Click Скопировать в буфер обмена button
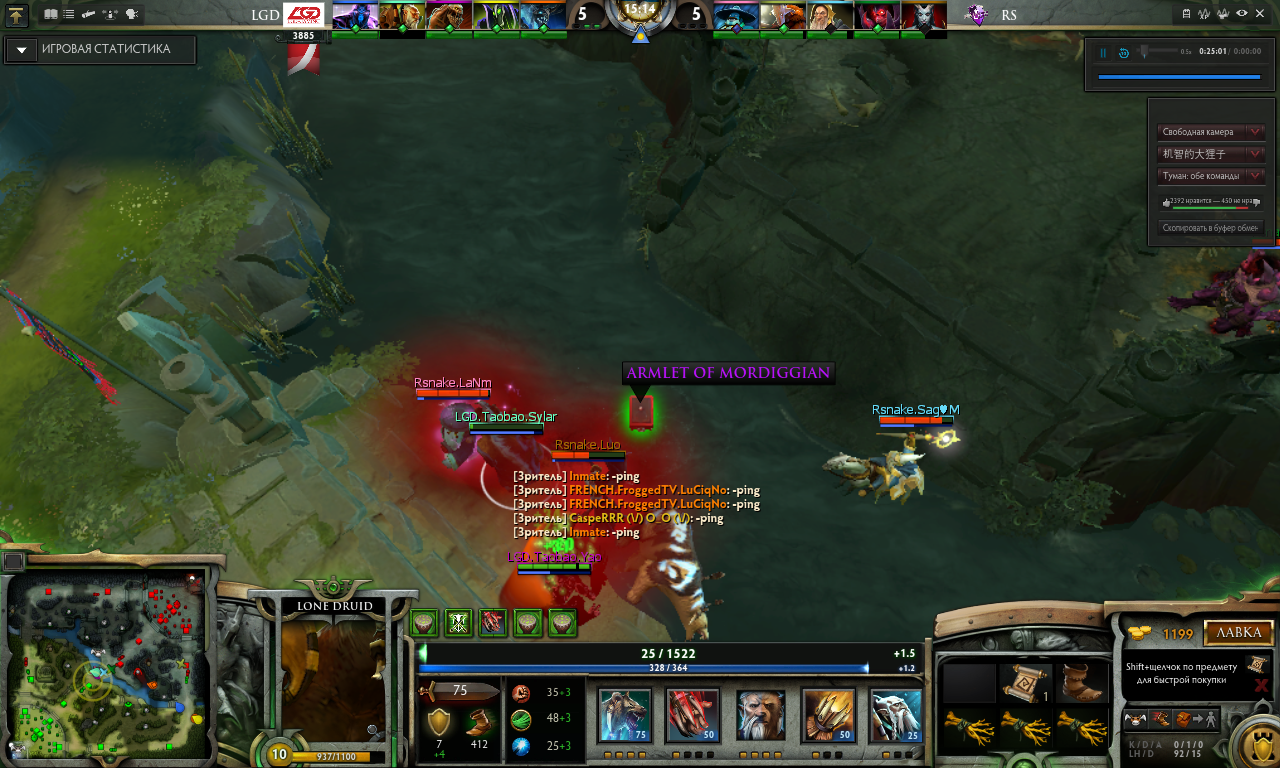The image size is (1280, 768). [1210, 228]
